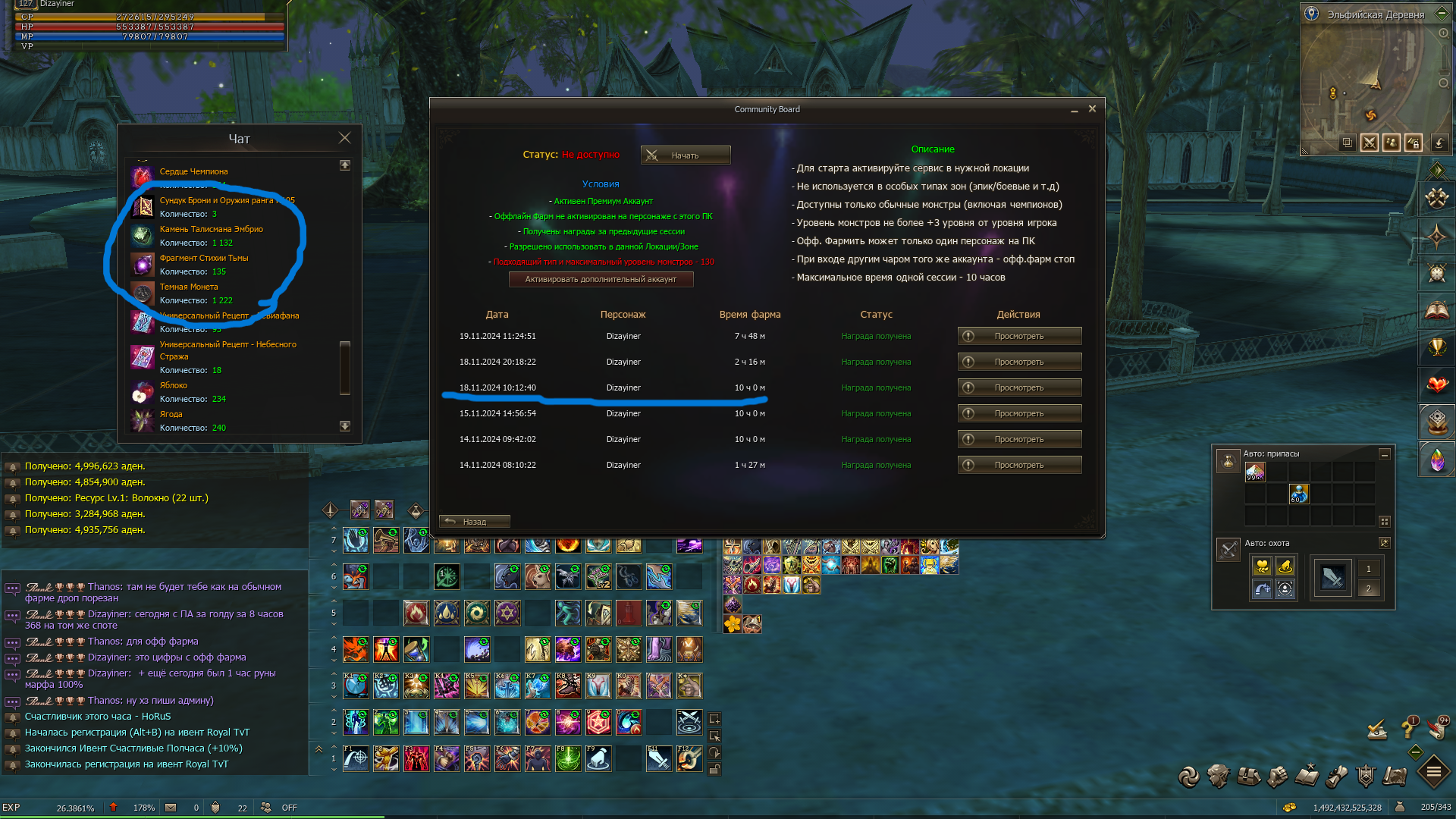Open the red heart side menu icon
The width and height of the screenshot is (1456, 819).
pyautogui.click(x=1436, y=384)
